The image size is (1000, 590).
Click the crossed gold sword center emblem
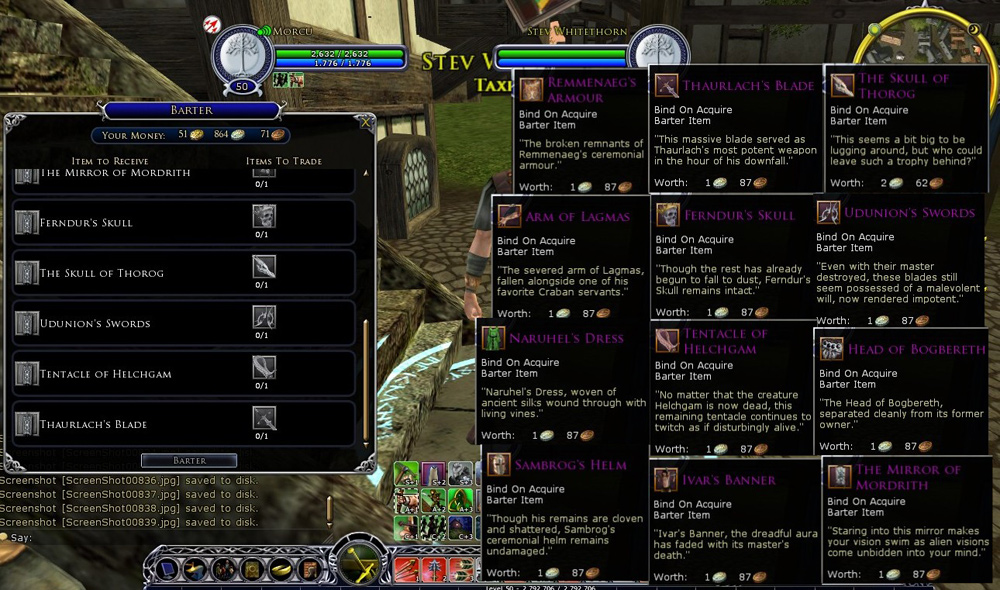tap(357, 563)
